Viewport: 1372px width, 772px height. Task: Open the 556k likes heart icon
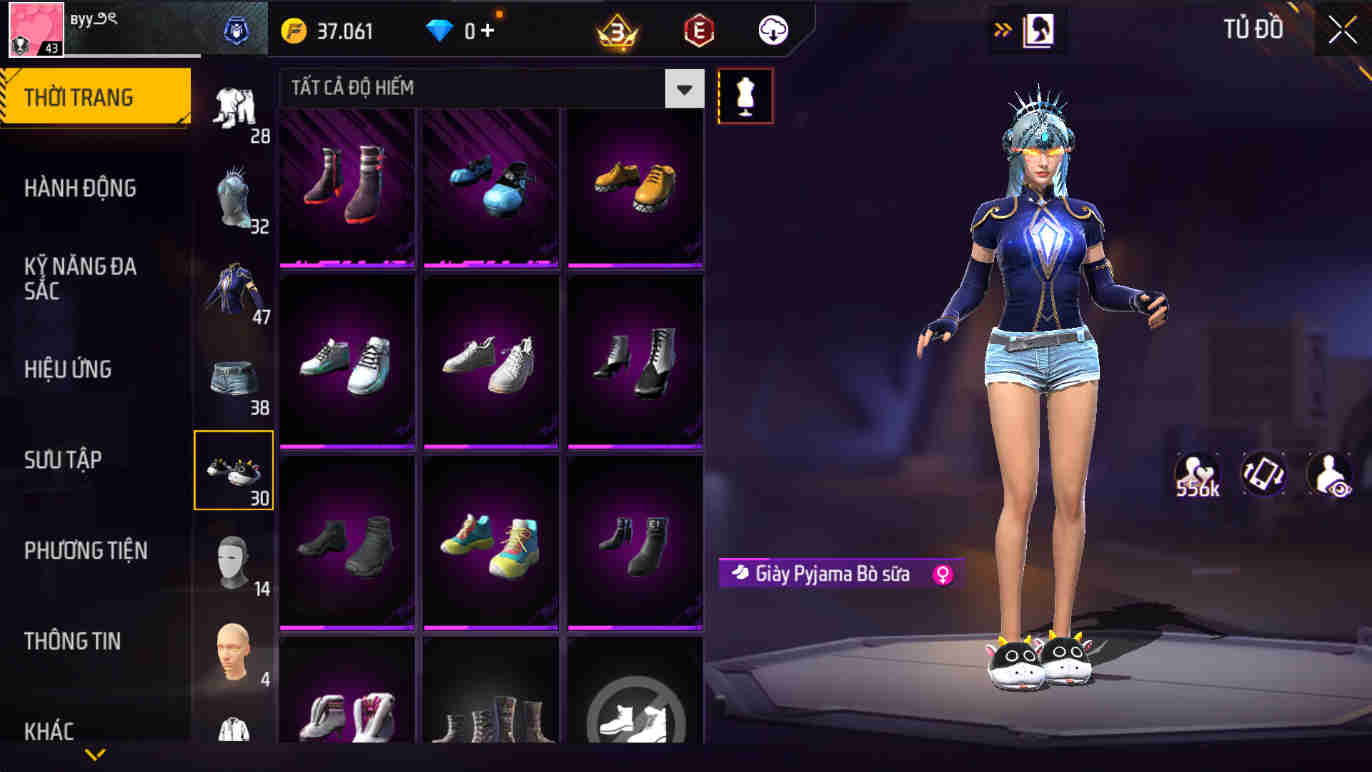click(1196, 471)
